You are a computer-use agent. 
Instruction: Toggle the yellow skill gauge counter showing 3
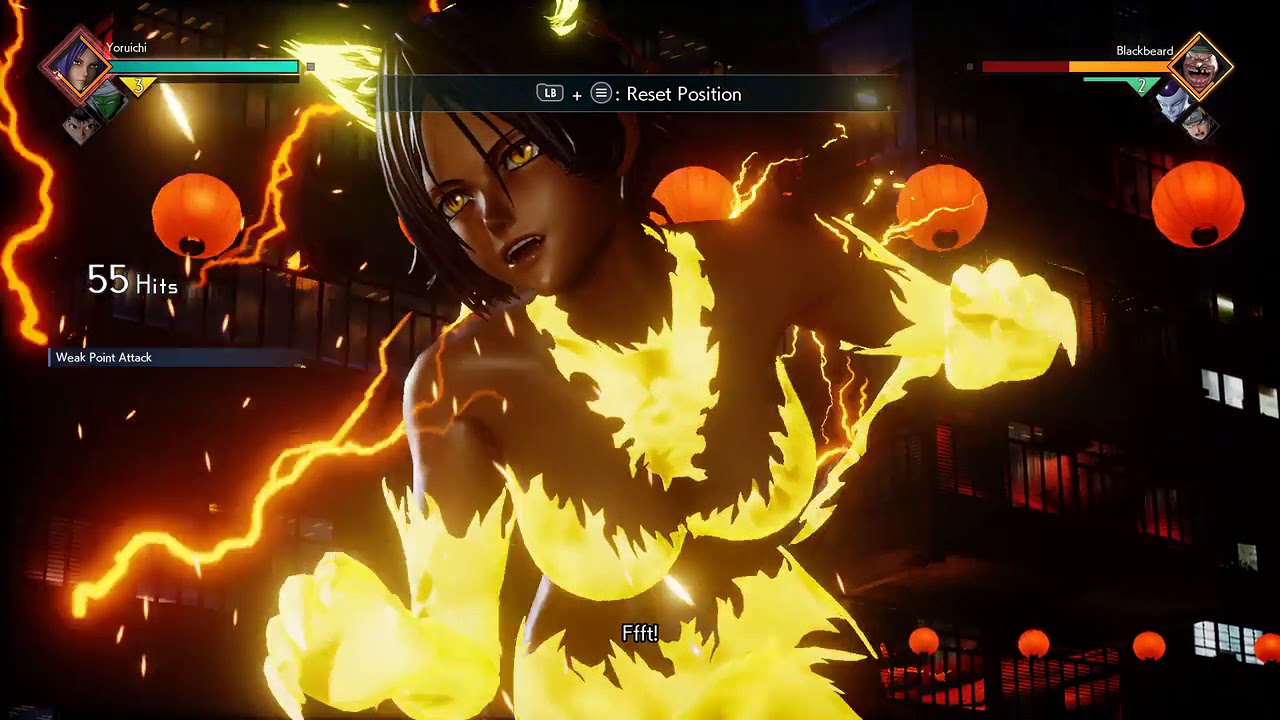pos(139,83)
